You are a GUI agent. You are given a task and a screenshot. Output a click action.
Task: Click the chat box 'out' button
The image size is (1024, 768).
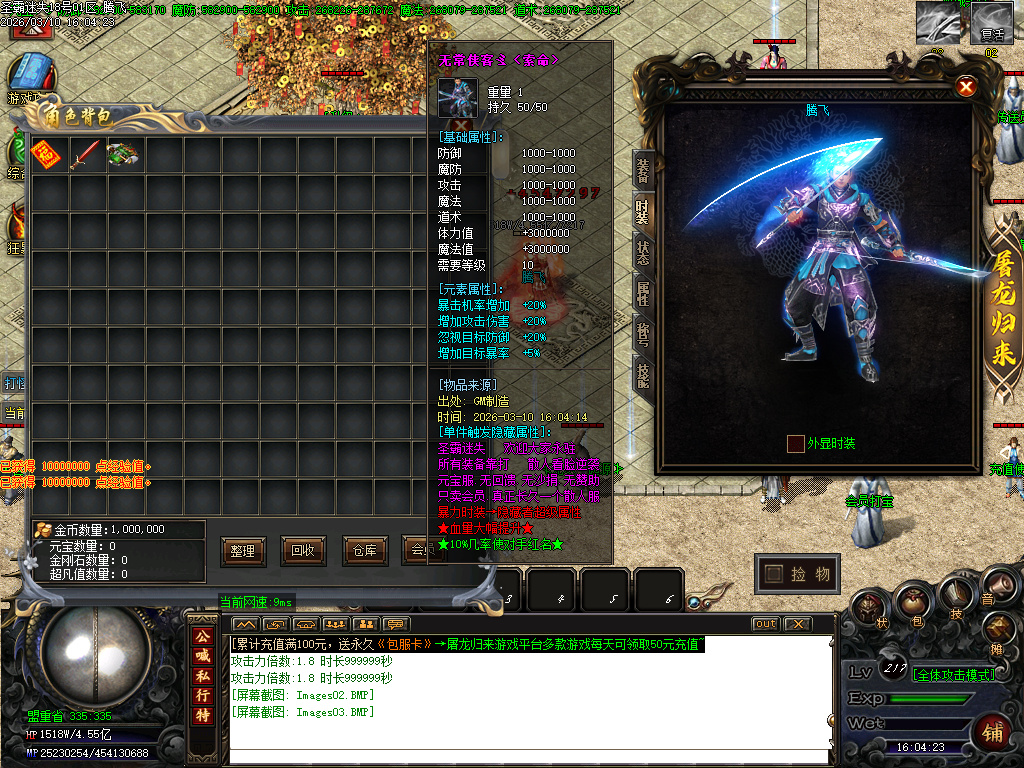[x=765, y=624]
